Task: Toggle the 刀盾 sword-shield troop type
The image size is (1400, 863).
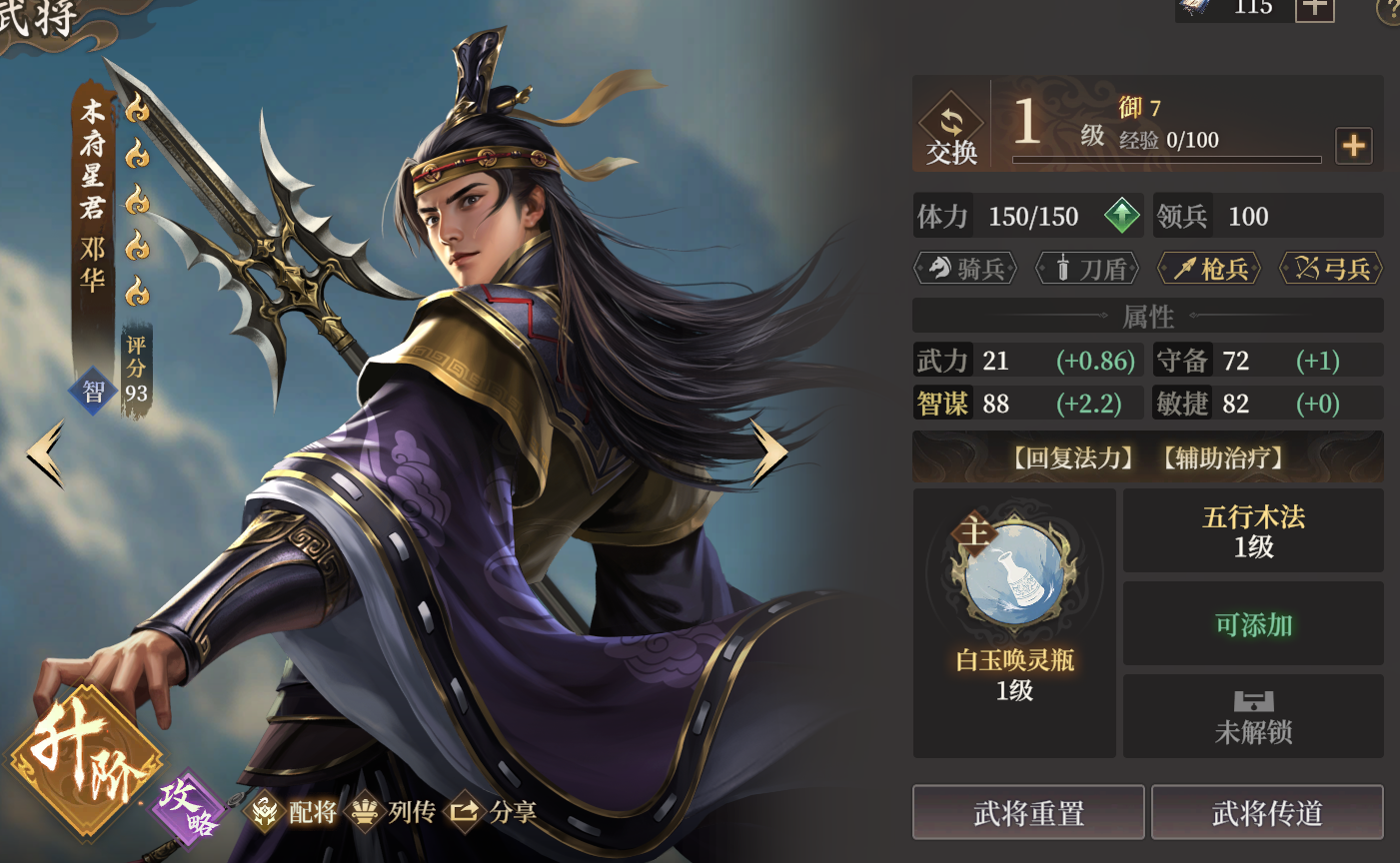Action: click(1087, 268)
